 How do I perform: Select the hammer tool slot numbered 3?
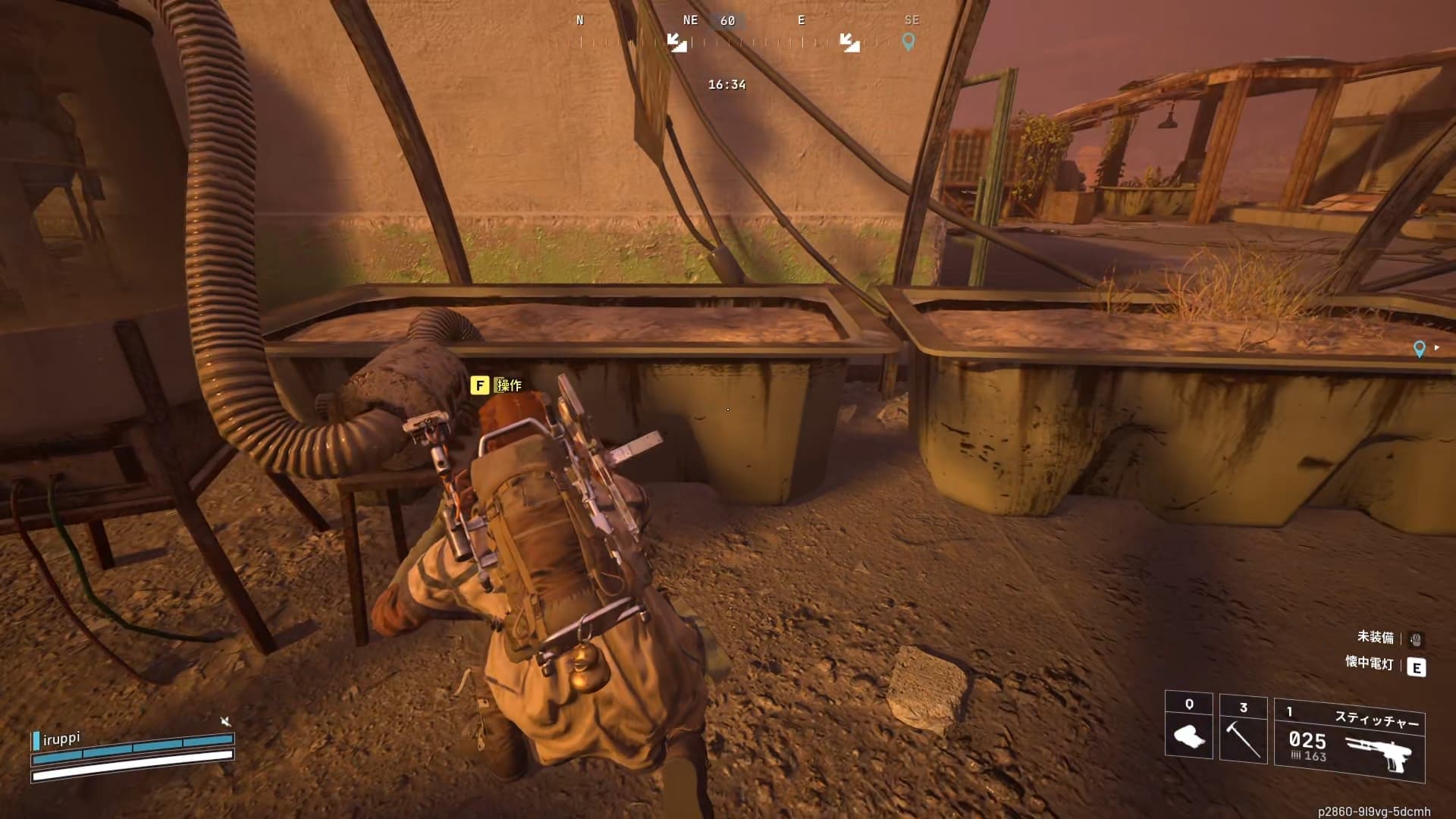point(1243,728)
